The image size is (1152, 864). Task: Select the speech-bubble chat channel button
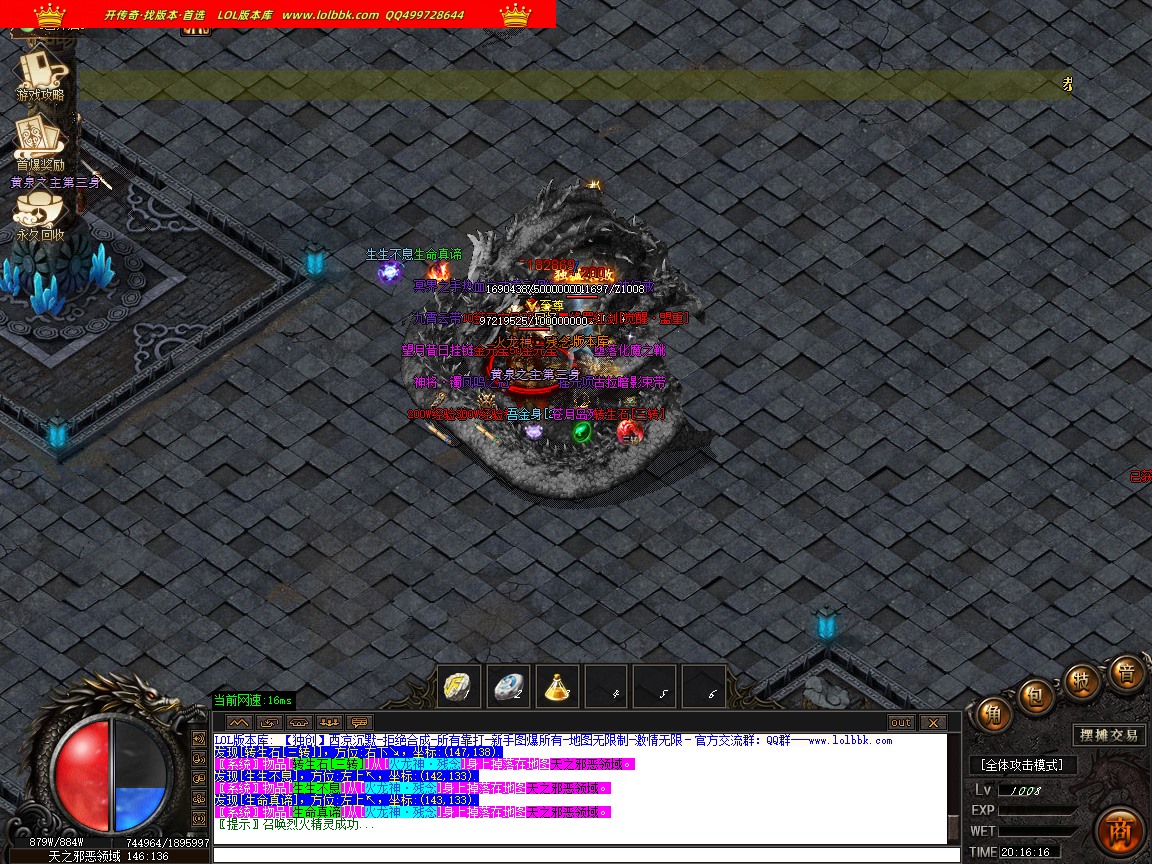click(359, 723)
